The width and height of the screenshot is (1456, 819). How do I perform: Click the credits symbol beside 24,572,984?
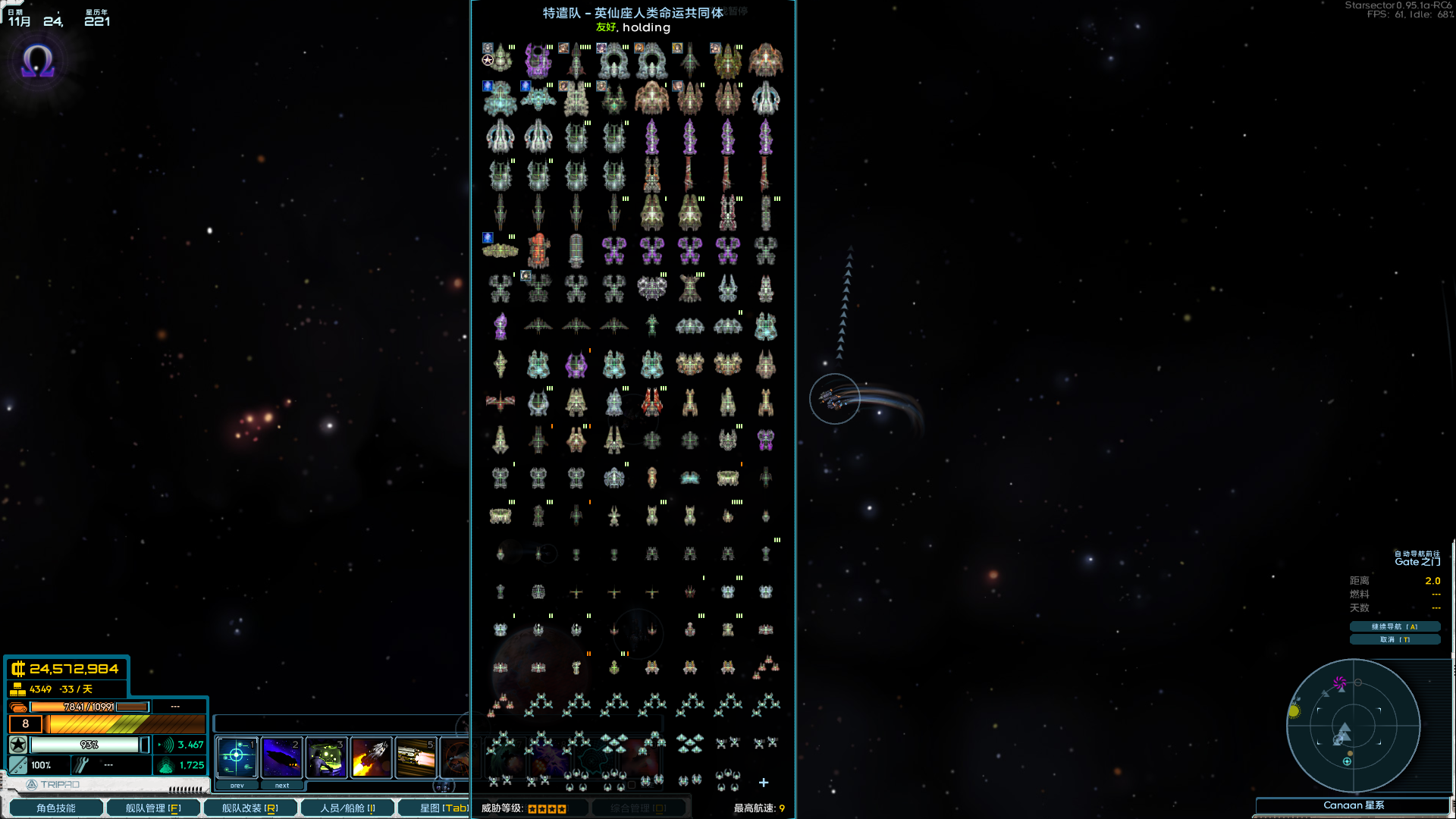(17, 670)
